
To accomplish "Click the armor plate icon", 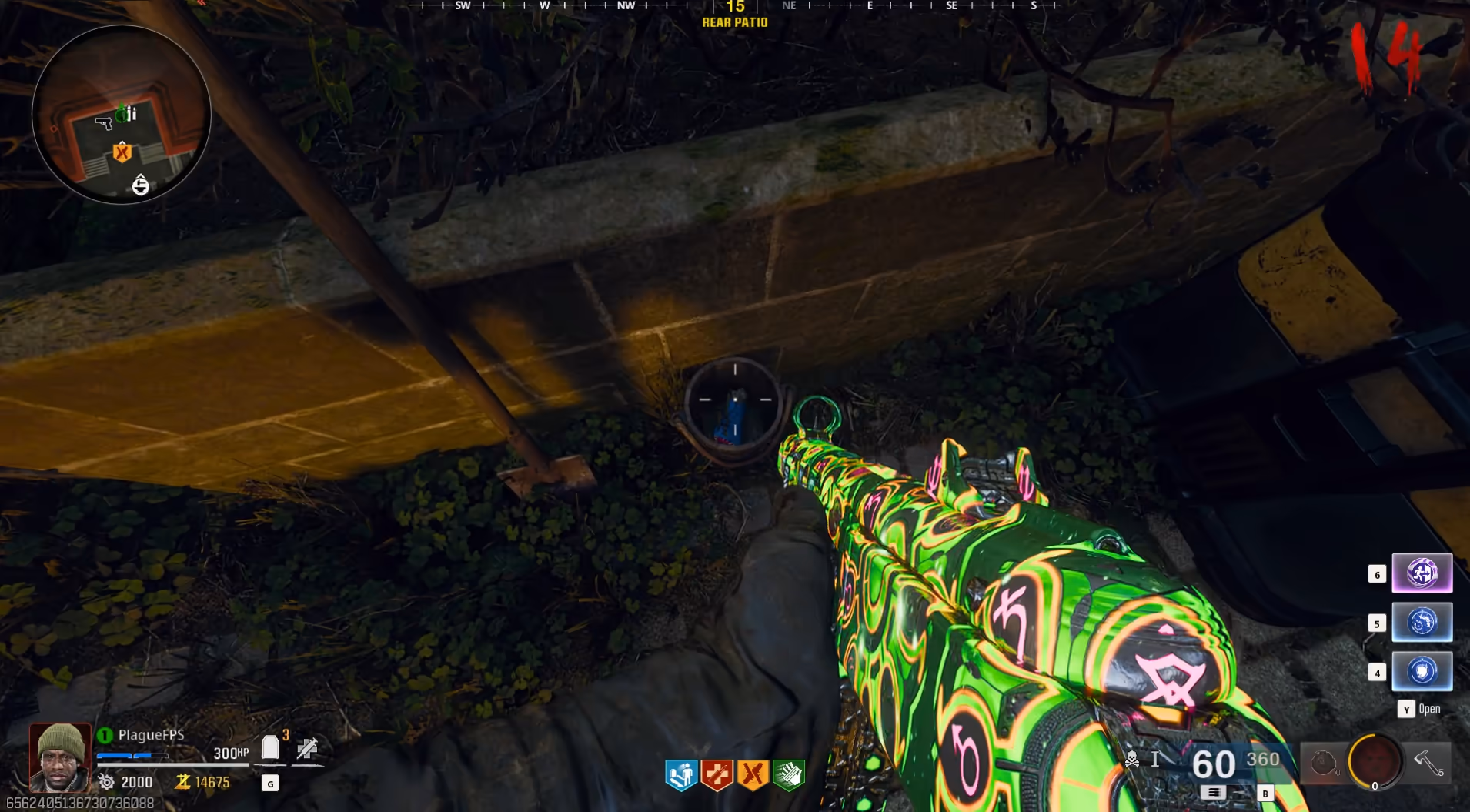I will 270,747.
